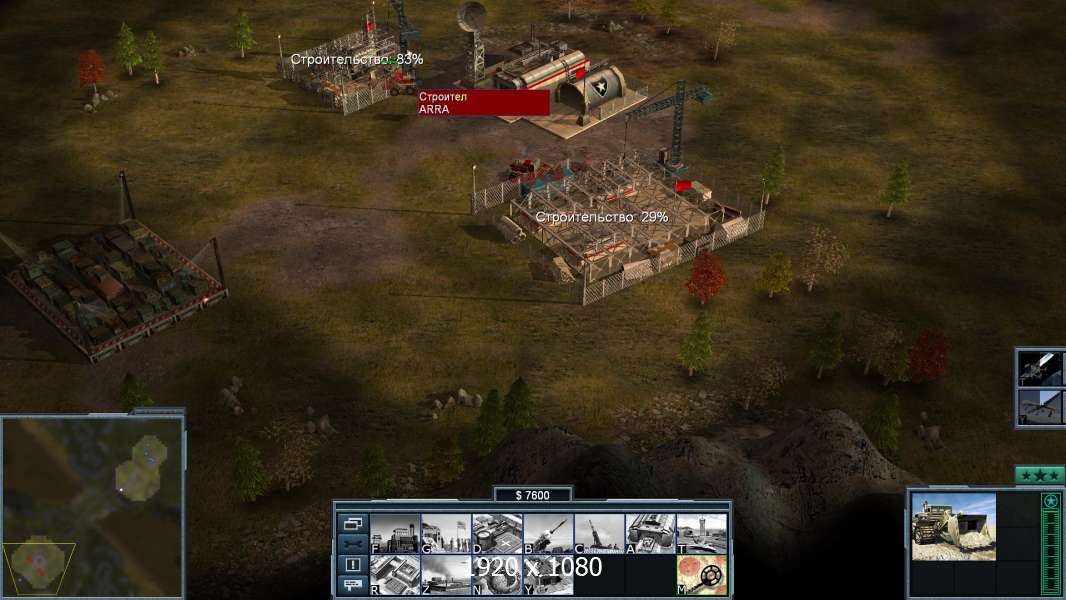Select the helipad build icon, hotkey D
The height and width of the screenshot is (600, 1066).
tap(497, 534)
